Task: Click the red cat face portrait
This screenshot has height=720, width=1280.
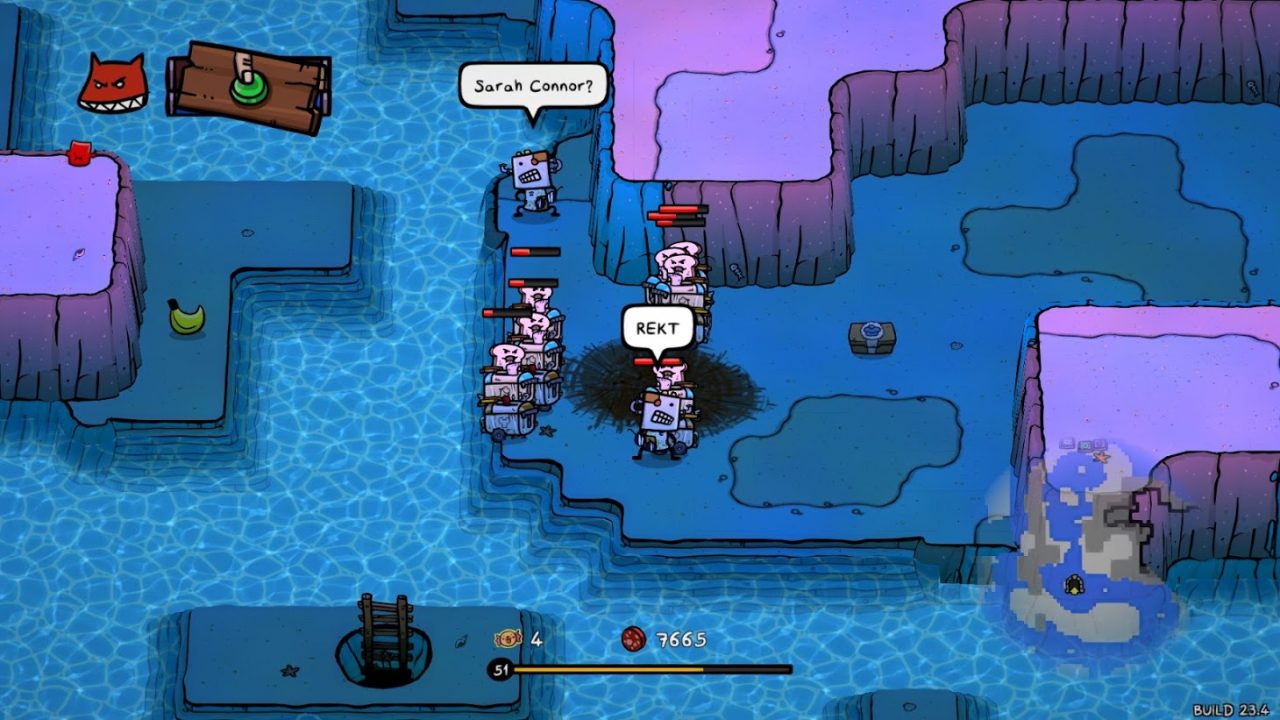Action: [113, 84]
